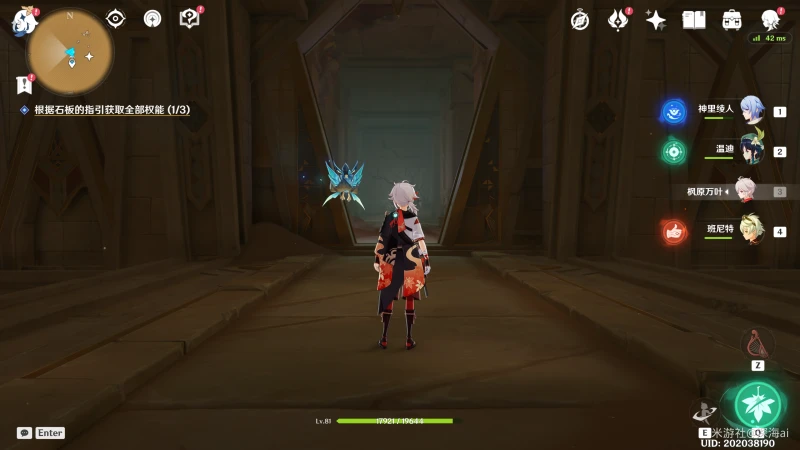Open the bookmark notice icon below minimap
This screenshot has height=450, width=800.
[25, 86]
